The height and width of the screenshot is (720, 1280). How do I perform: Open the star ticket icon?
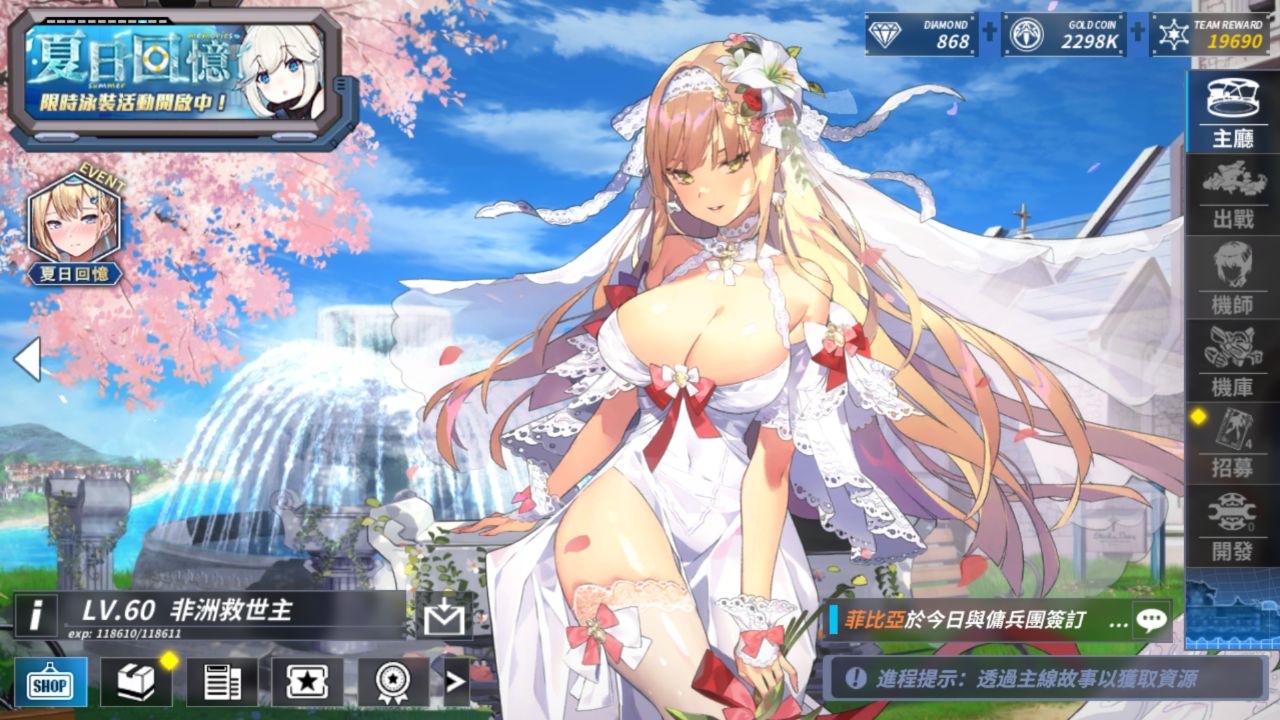(307, 683)
